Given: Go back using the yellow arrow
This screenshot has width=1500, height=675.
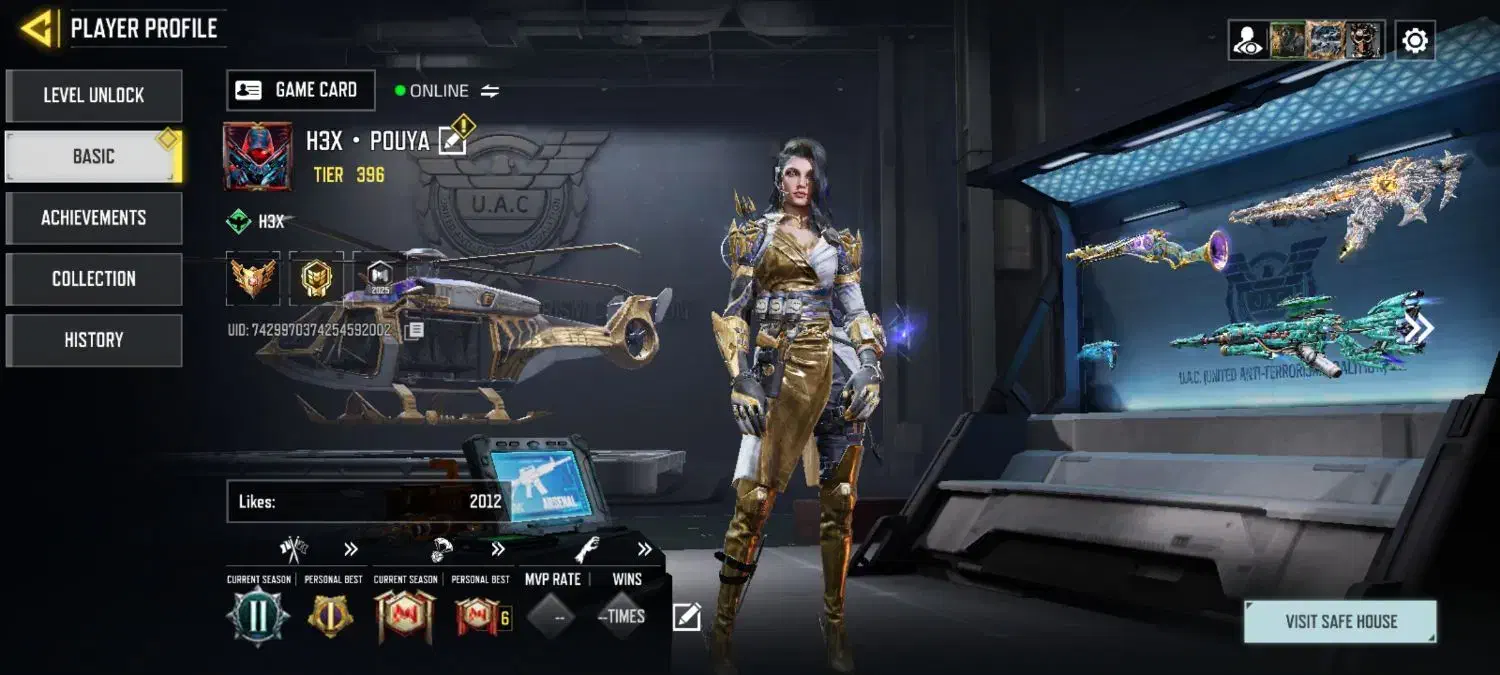Looking at the screenshot, I should point(37,29).
